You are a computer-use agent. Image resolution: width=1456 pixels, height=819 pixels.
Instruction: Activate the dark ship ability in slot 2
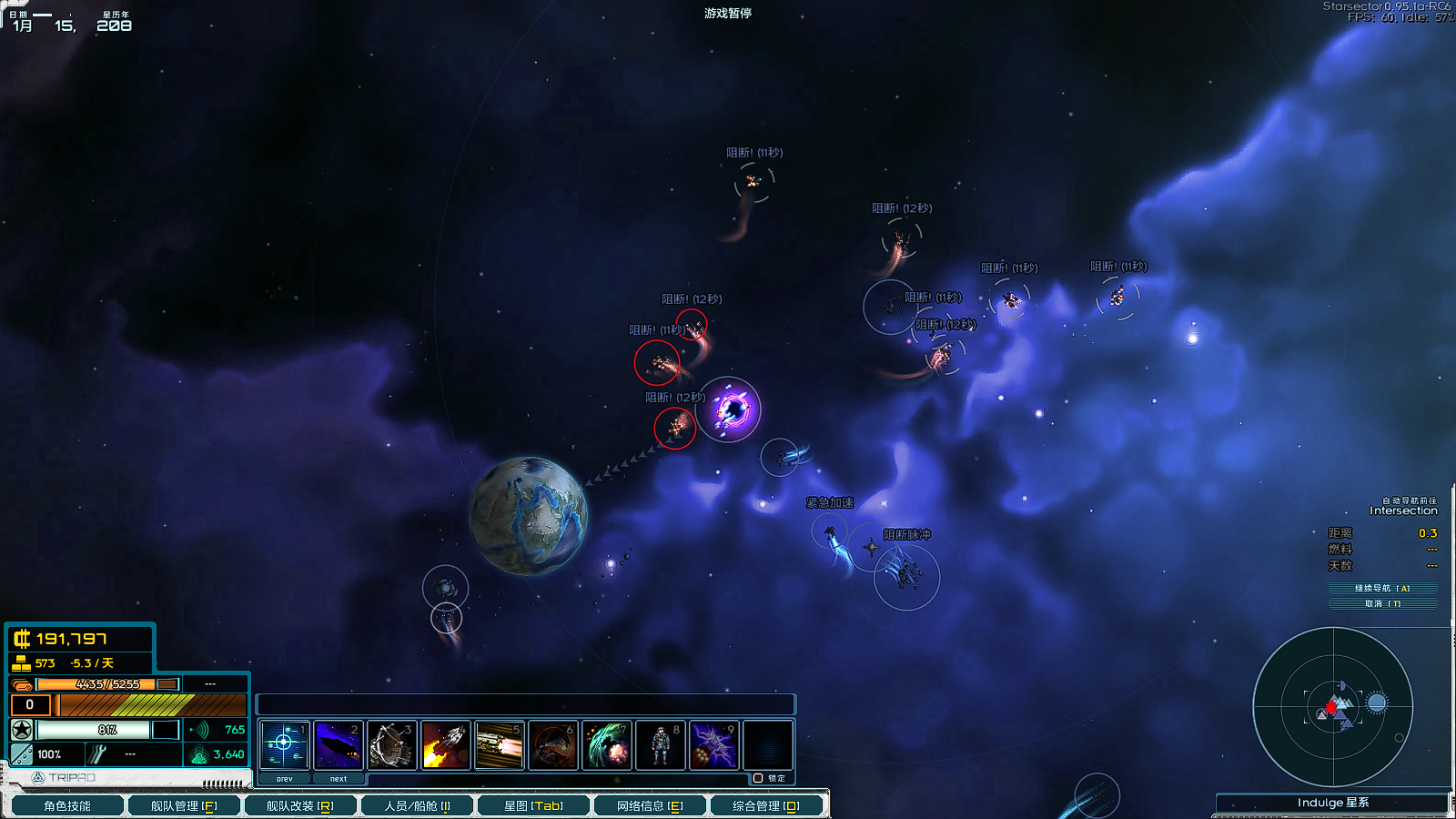[x=339, y=744]
